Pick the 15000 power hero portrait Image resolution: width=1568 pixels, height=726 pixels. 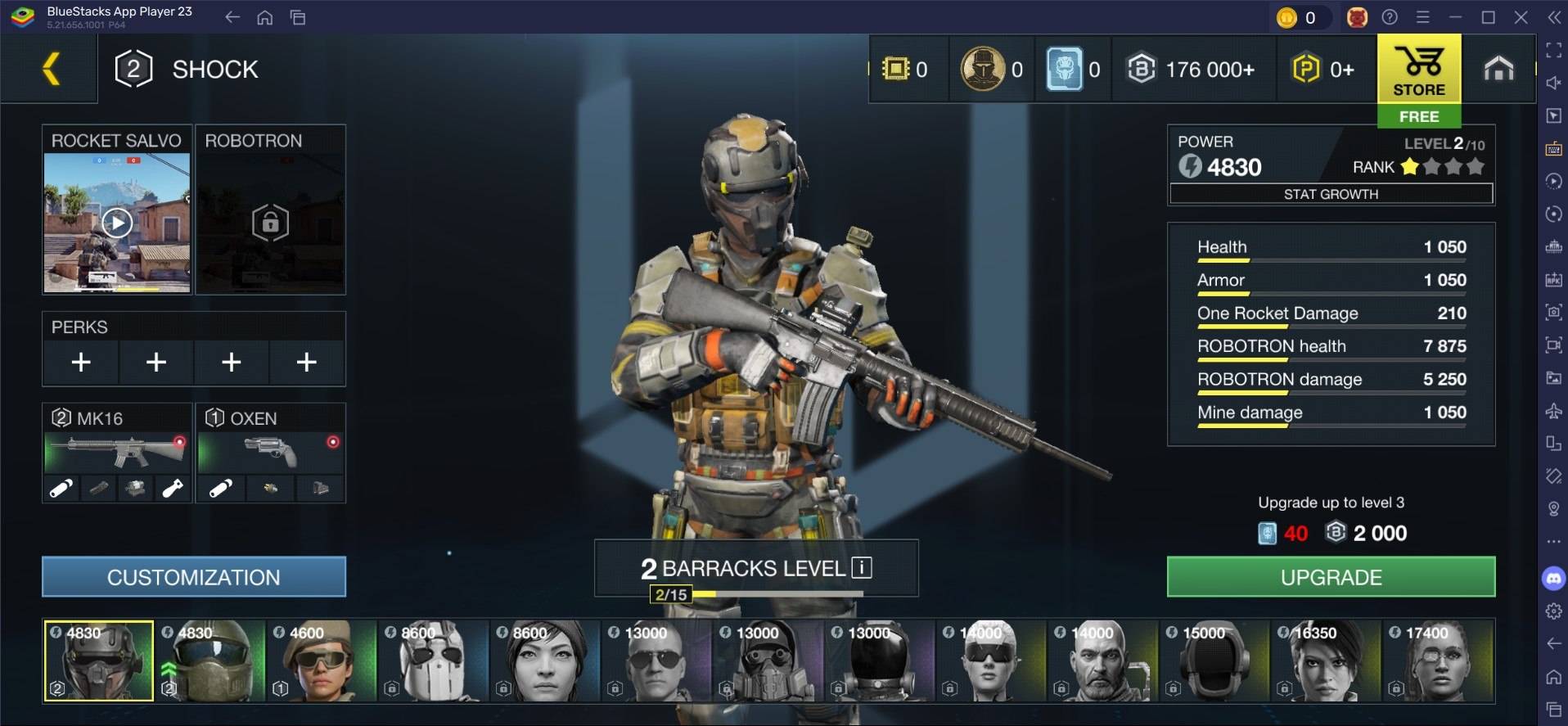1214,661
